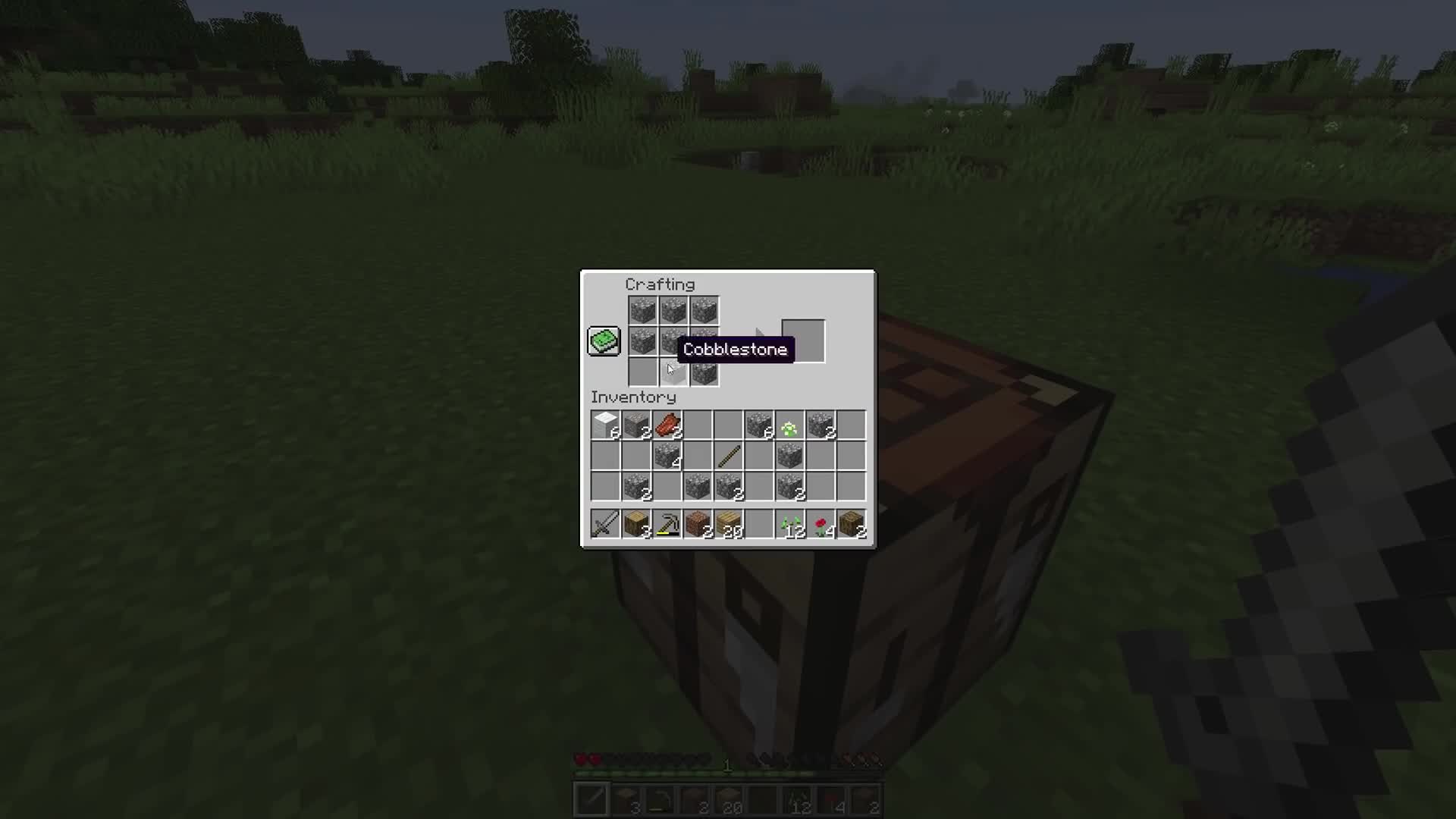Viewport: 1456px width, 819px height.
Task: Select the stone sword in the hotbar
Action: [605, 523]
